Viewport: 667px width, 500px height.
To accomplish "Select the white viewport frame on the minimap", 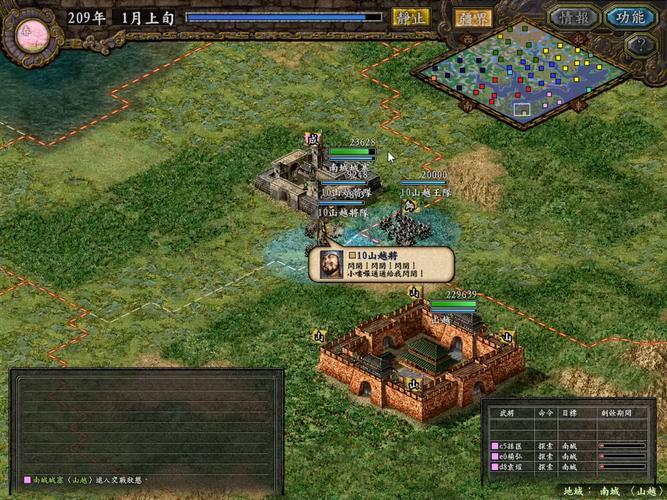I will pos(521,106).
